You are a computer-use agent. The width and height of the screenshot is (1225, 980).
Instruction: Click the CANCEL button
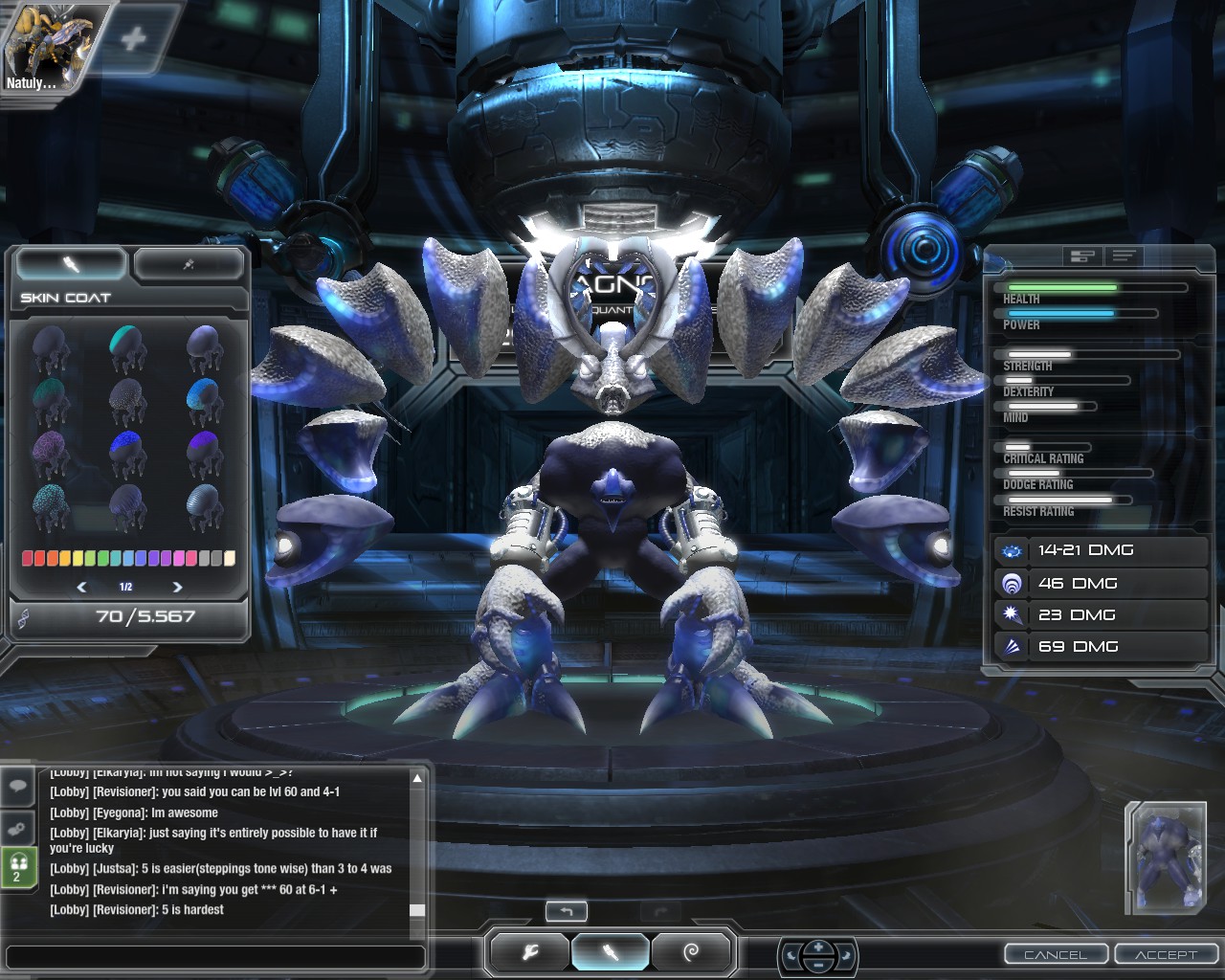pyautogui.click(x=1056, y=954)
